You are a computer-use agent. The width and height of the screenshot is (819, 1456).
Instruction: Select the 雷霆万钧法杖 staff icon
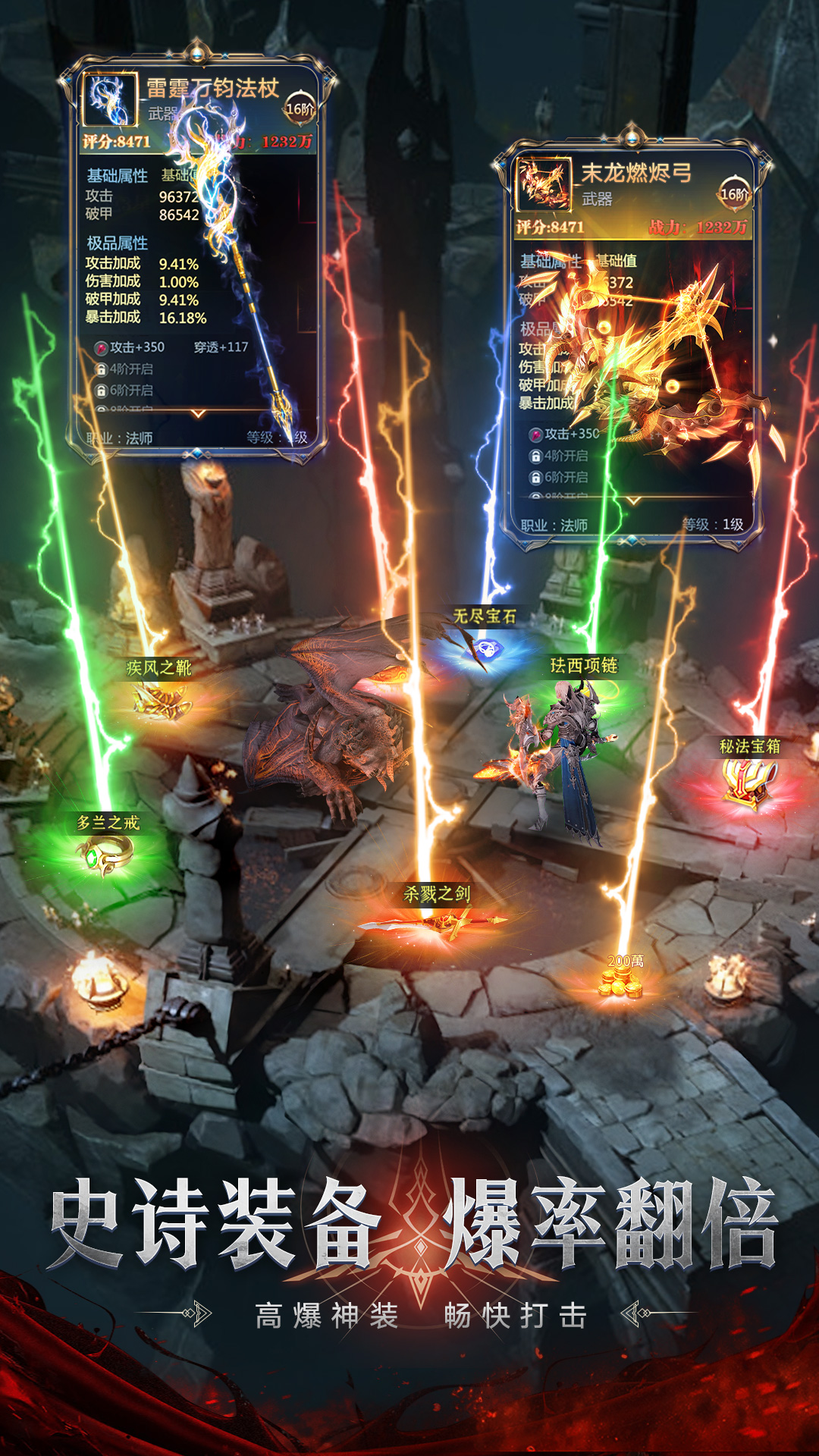pos(111,99)
